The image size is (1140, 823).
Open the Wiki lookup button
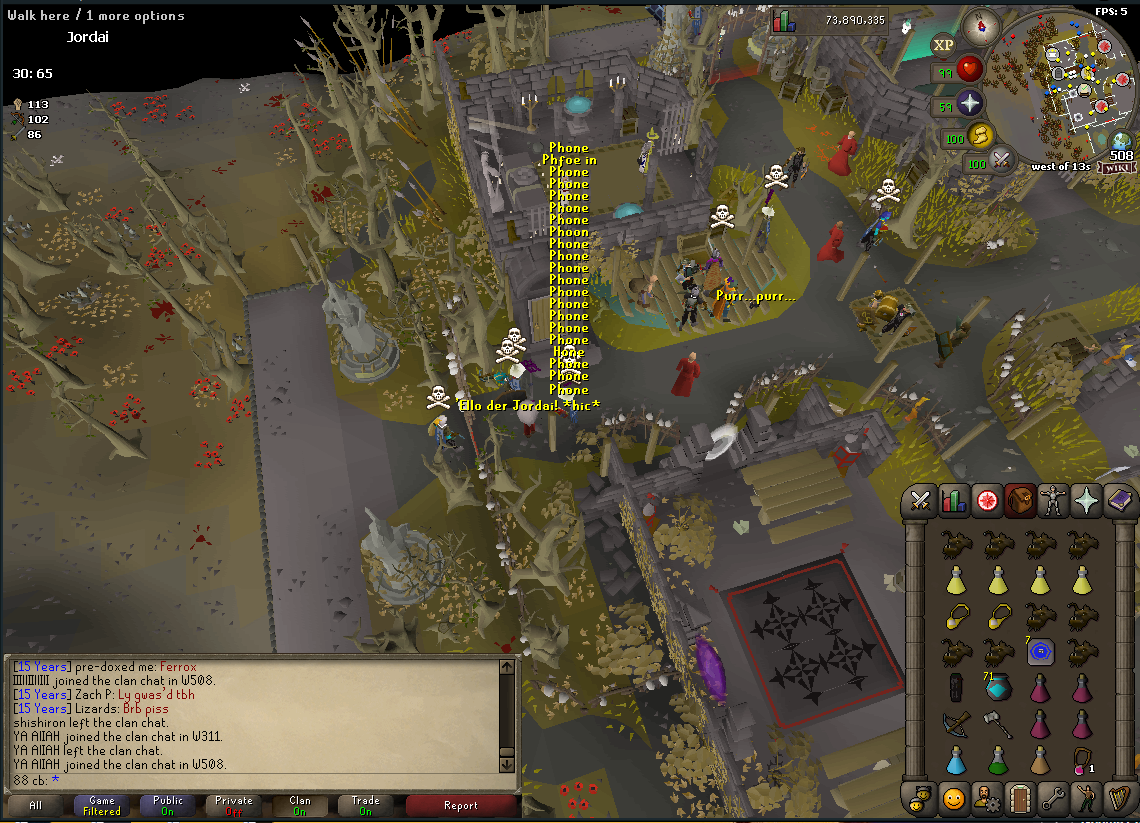click(x=1122, y=168)
